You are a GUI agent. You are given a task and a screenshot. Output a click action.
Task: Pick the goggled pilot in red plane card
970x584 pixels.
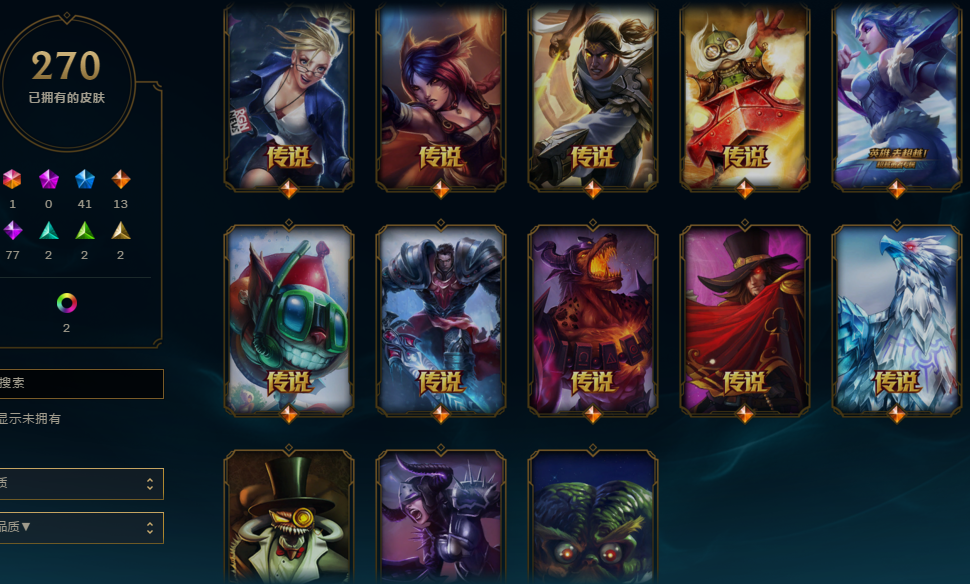745,95
